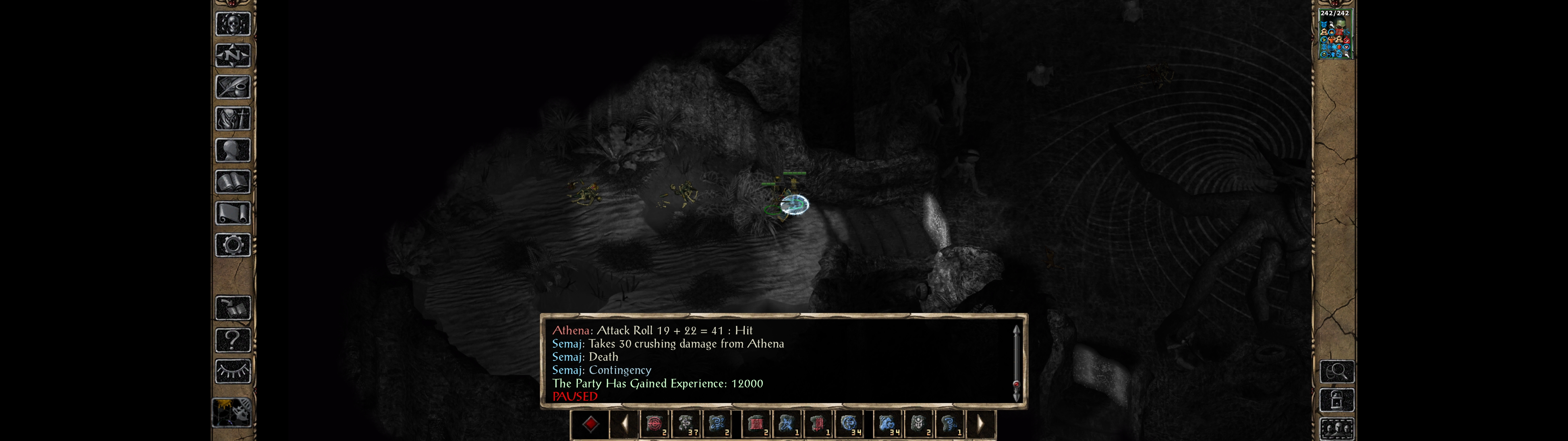
Task: Open help with the question mark button
Action: tap(232, 339)
